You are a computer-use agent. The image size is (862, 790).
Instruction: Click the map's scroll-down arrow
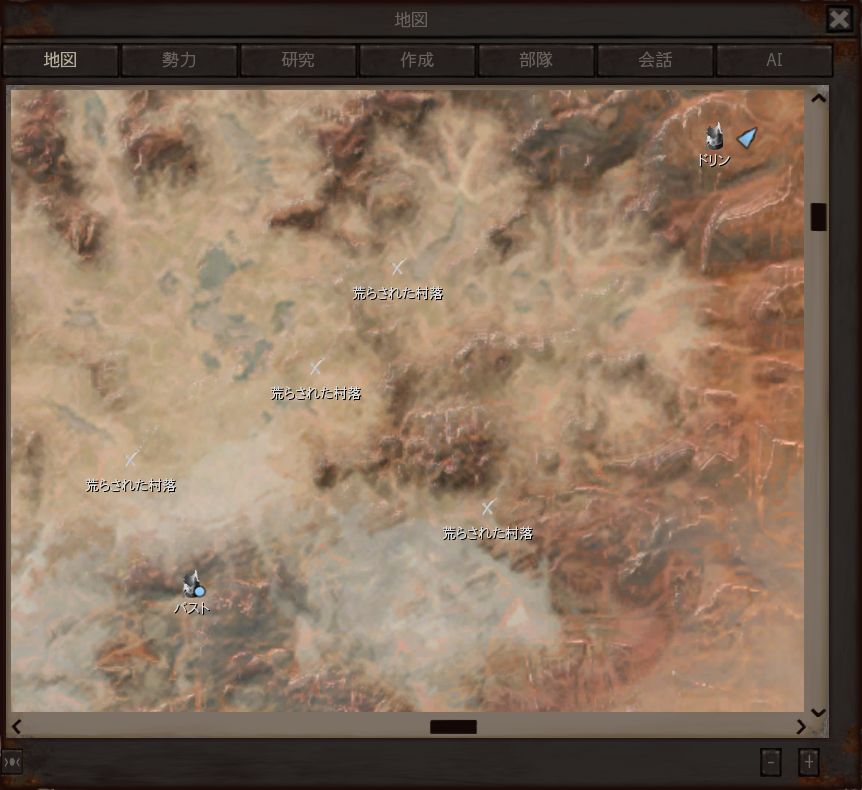coord(818,712)
